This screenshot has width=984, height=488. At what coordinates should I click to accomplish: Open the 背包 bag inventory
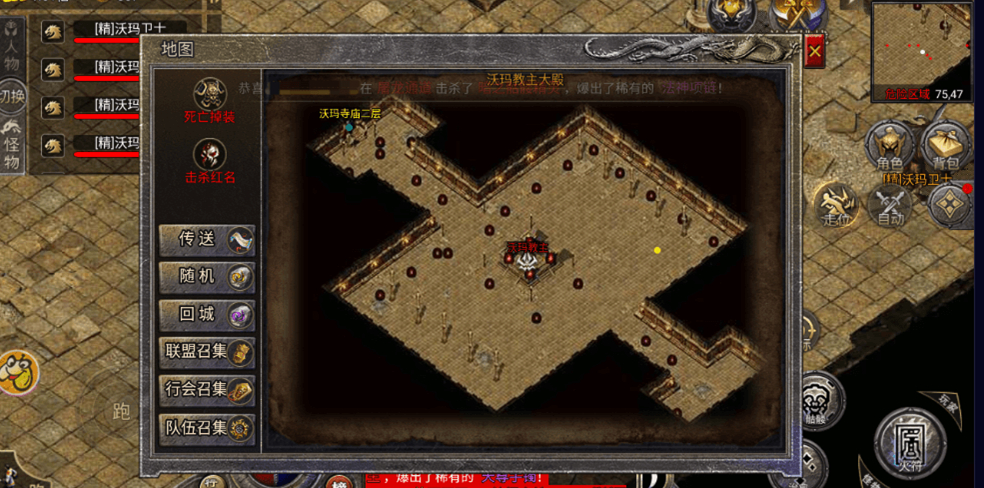click(945, 147)
